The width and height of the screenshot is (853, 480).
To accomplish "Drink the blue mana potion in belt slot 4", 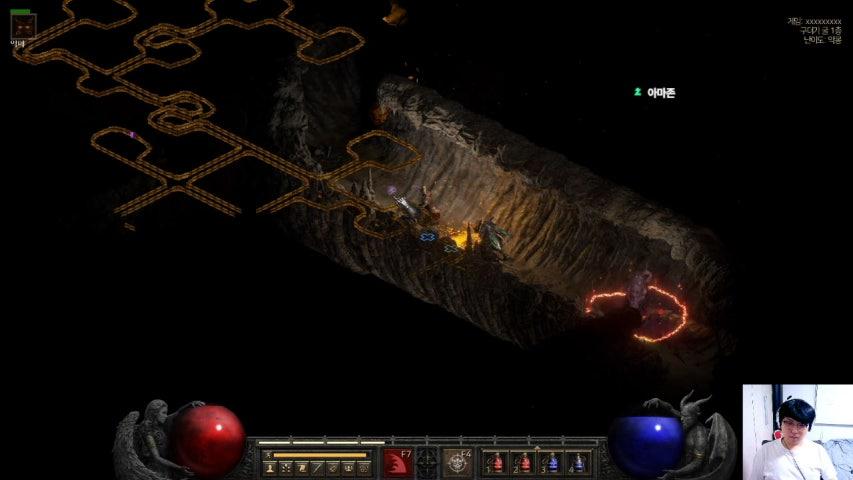I will (x=579, y=462).
